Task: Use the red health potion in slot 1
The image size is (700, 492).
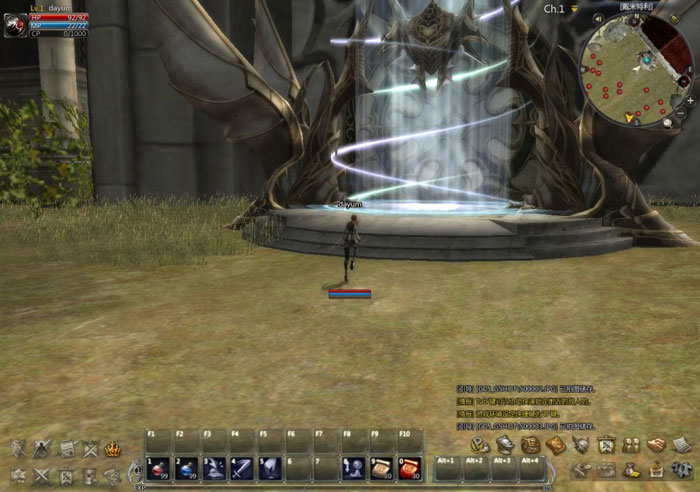Action: point(158,468)
